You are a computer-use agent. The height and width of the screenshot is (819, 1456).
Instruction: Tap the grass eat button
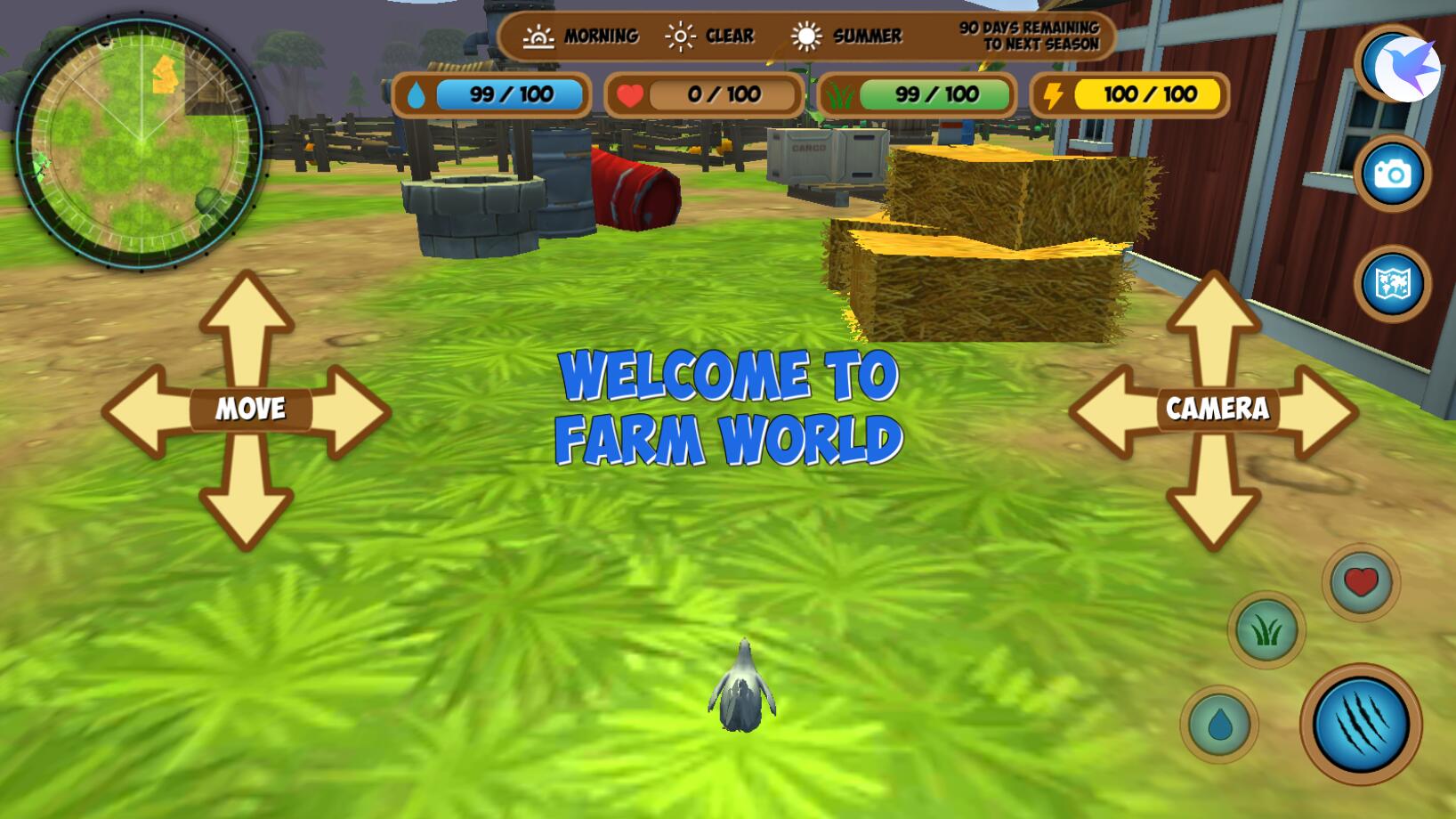click(1266, 630)
